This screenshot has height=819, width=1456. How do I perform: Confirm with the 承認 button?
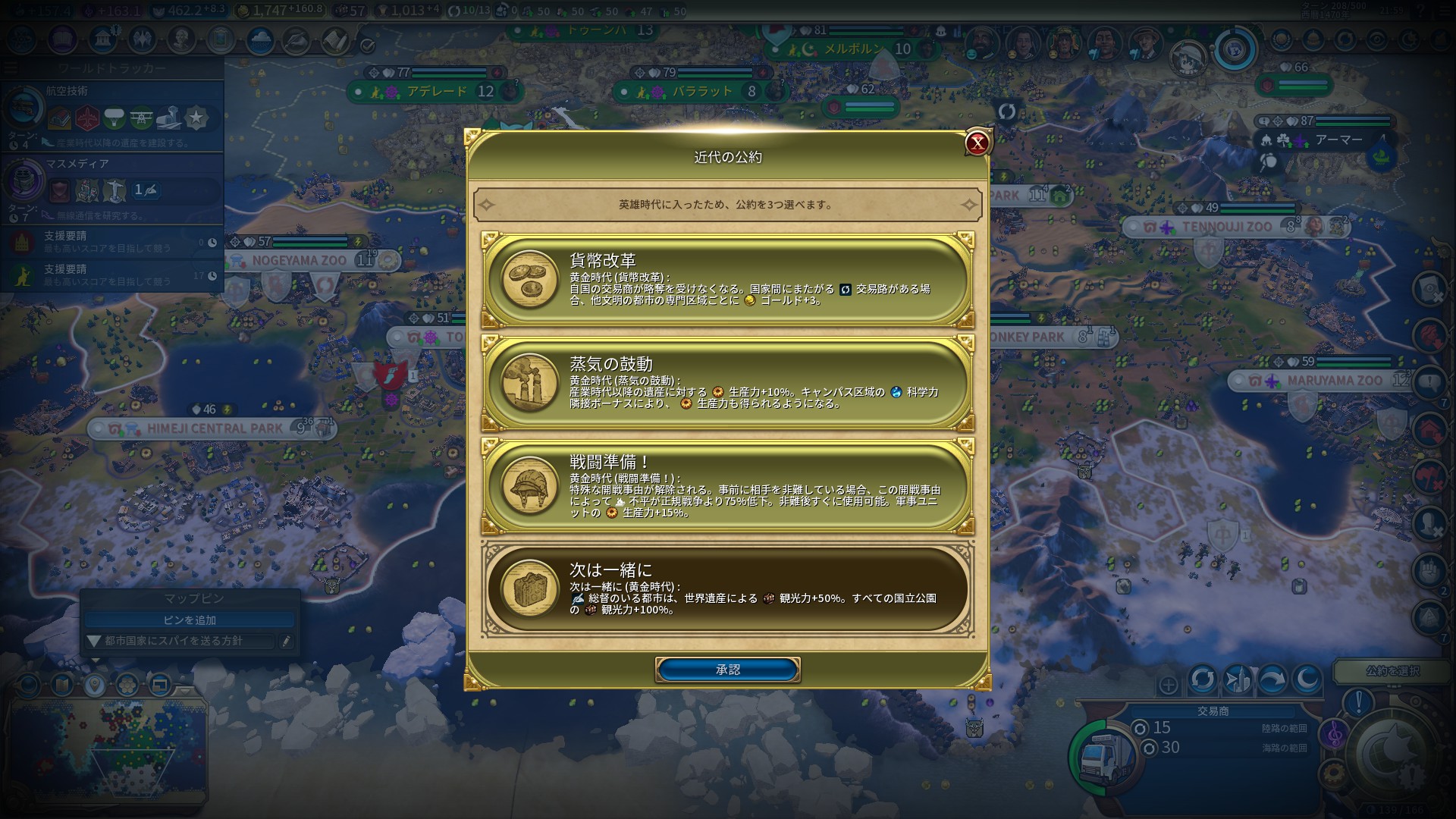(x=728, y=670)
